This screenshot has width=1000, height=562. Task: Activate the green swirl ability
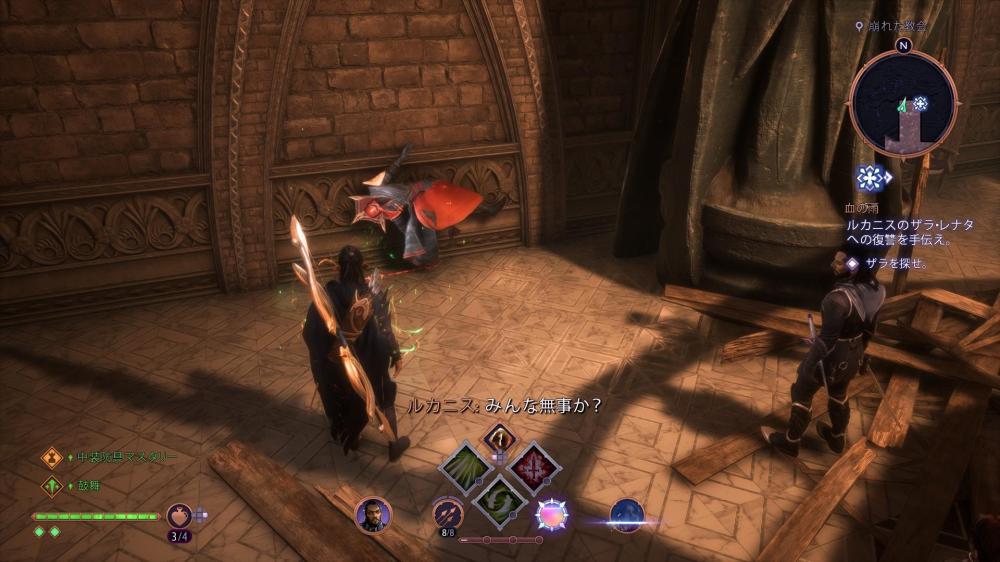[500, 499]
